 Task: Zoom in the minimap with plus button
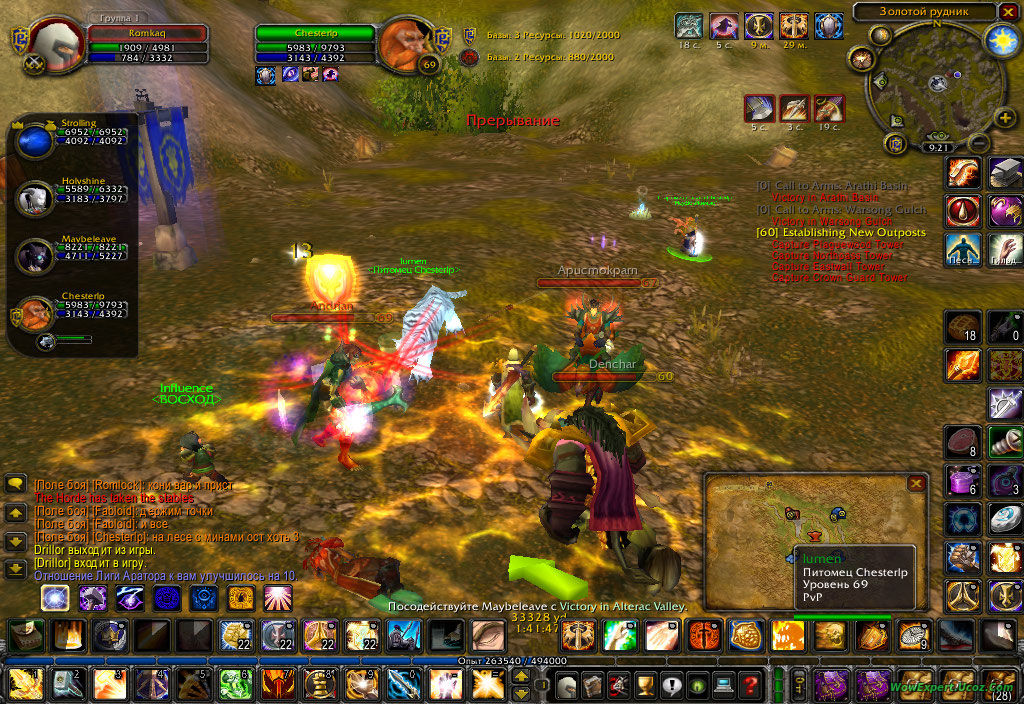1005,118
